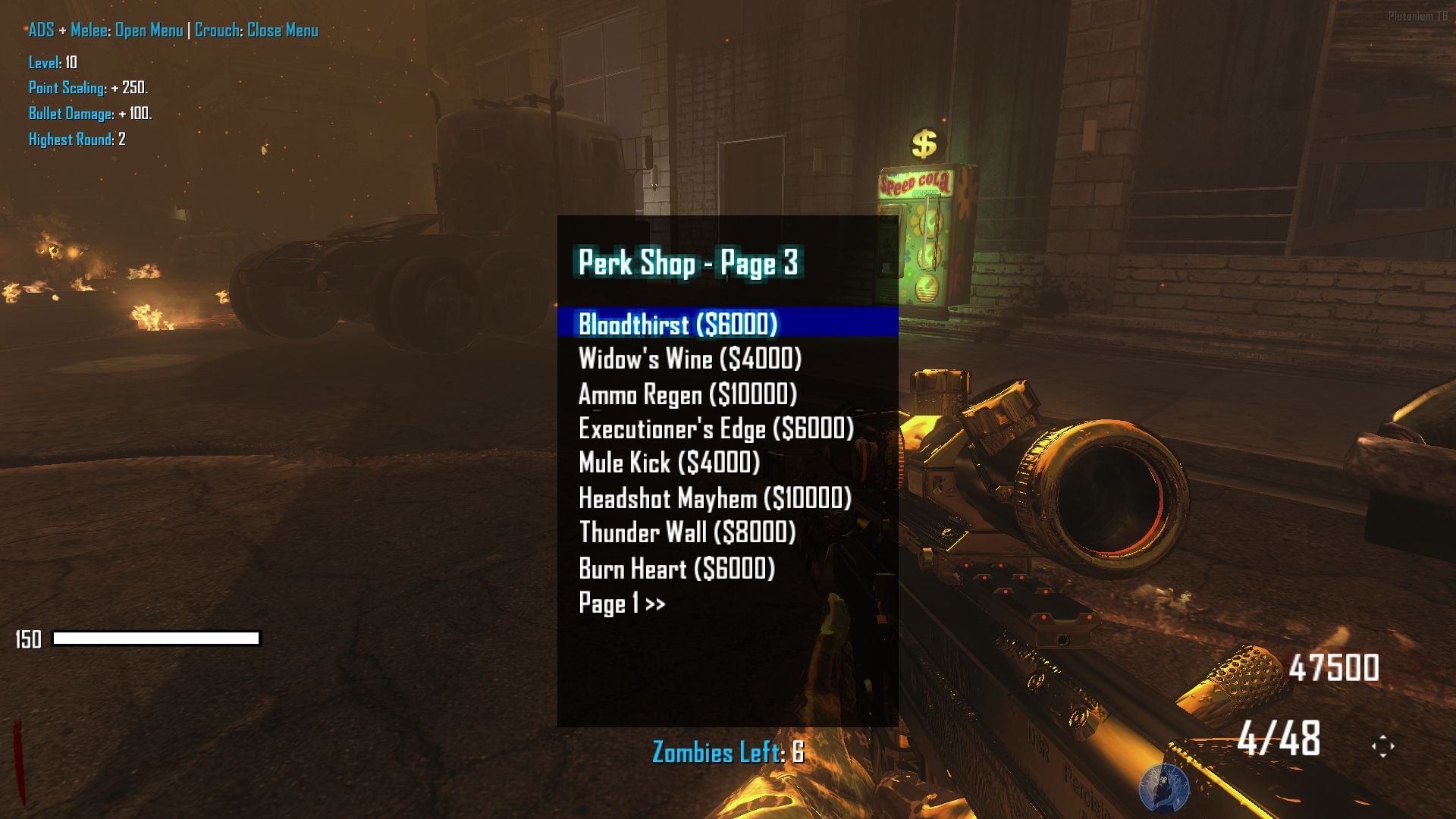Viewport: 1456px width, 819px height.
Task: Pick Headshot Mayhem perk
Action: (x=714, y=498)
